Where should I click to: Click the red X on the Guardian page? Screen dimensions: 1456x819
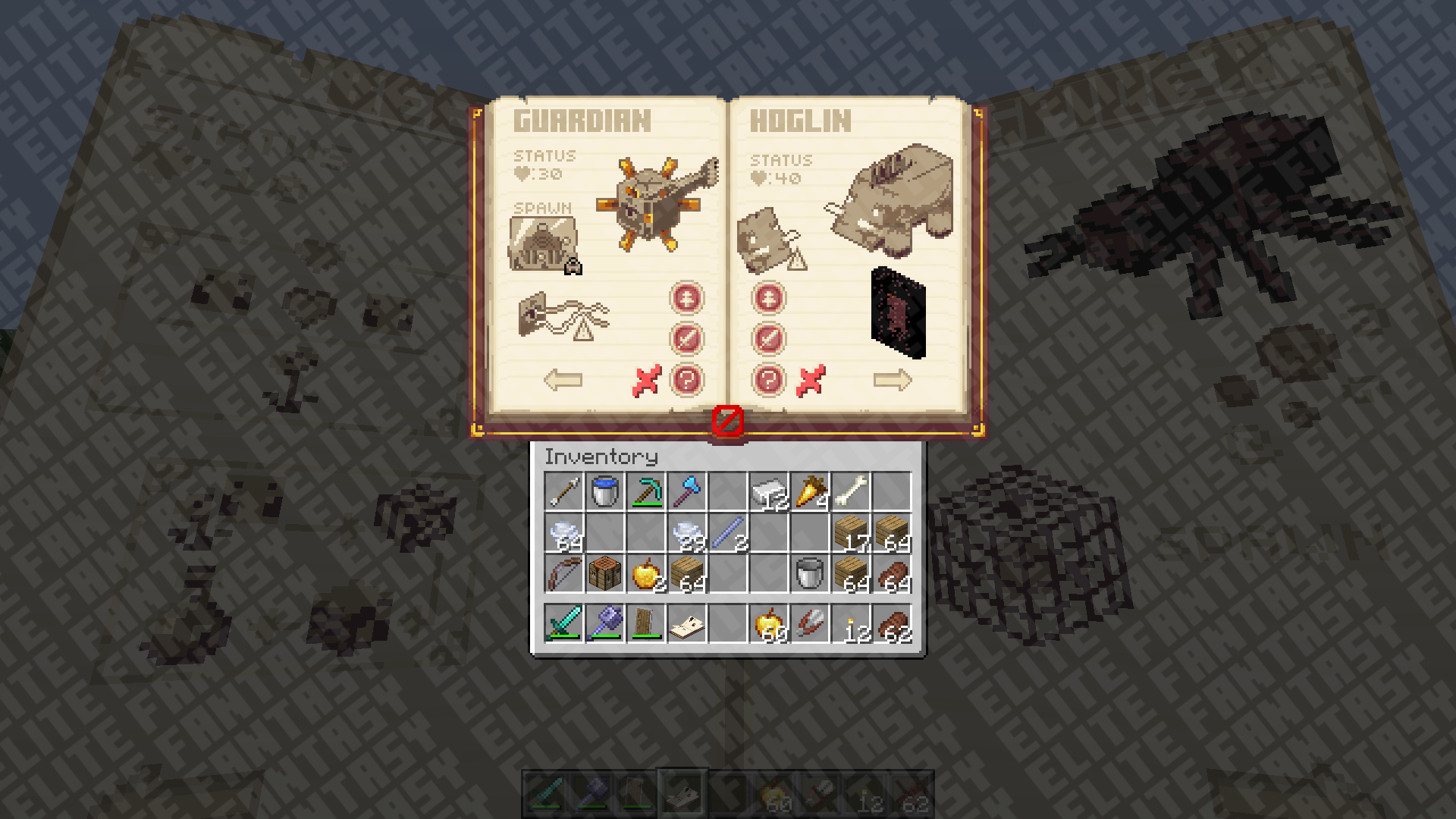tap(646, 381)
